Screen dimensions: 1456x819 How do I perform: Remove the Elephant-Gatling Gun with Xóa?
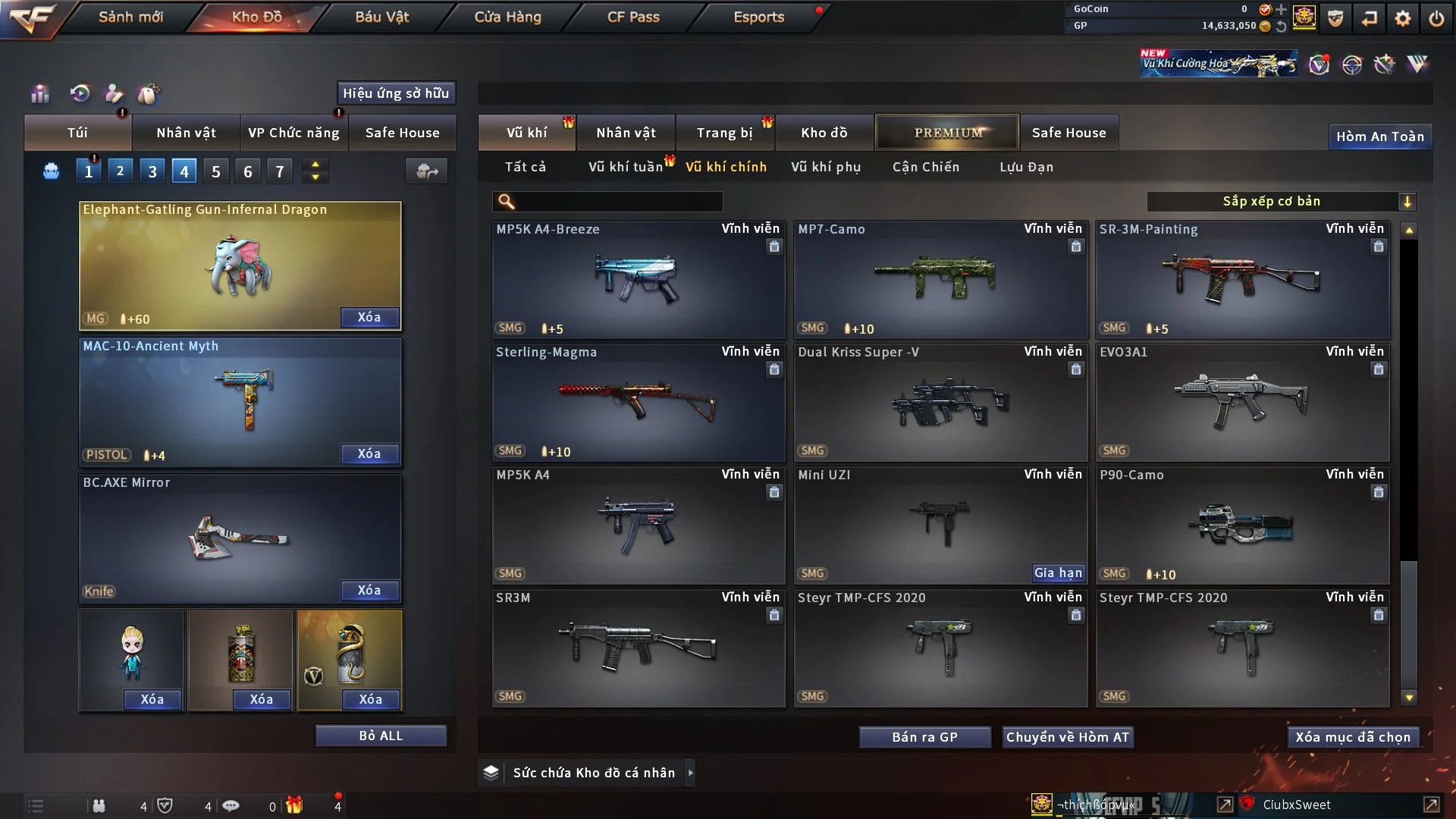click(369, 318)
